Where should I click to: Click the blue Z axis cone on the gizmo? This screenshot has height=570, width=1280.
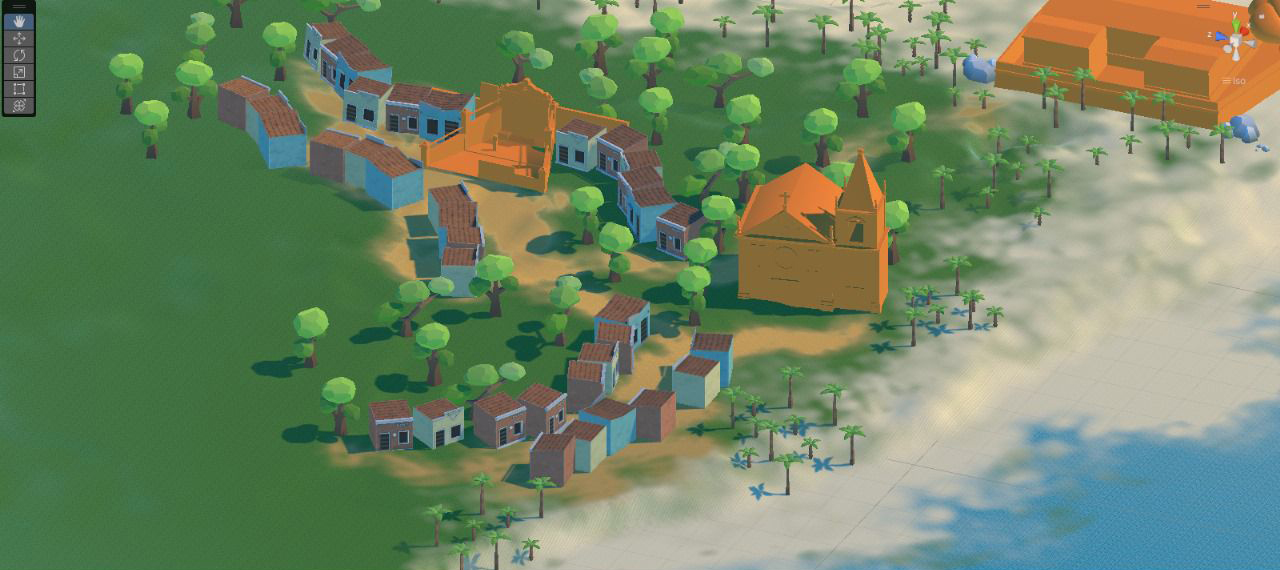[1221, 36]
